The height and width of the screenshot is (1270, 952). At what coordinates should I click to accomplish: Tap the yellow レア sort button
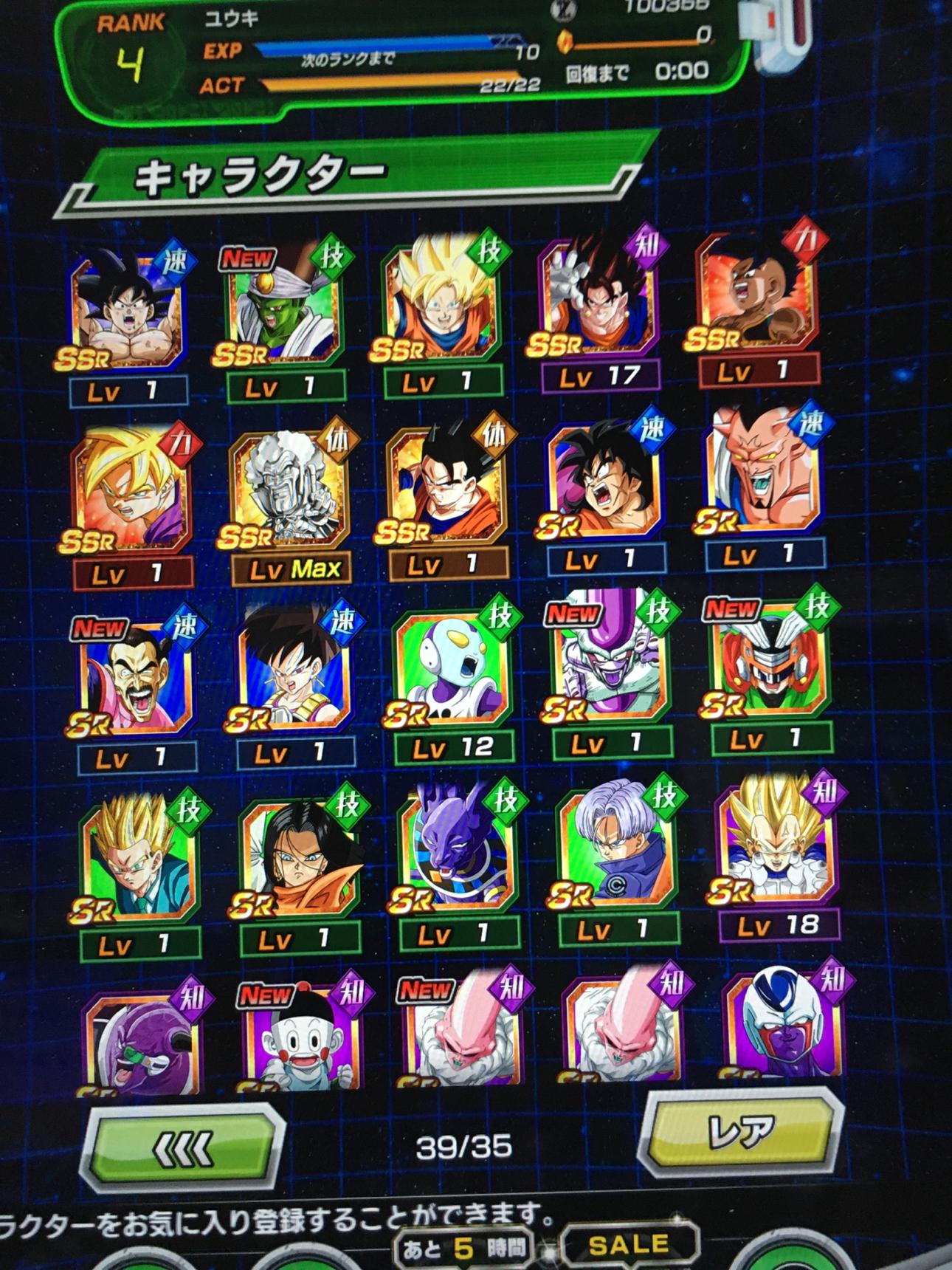point(742,1131)
